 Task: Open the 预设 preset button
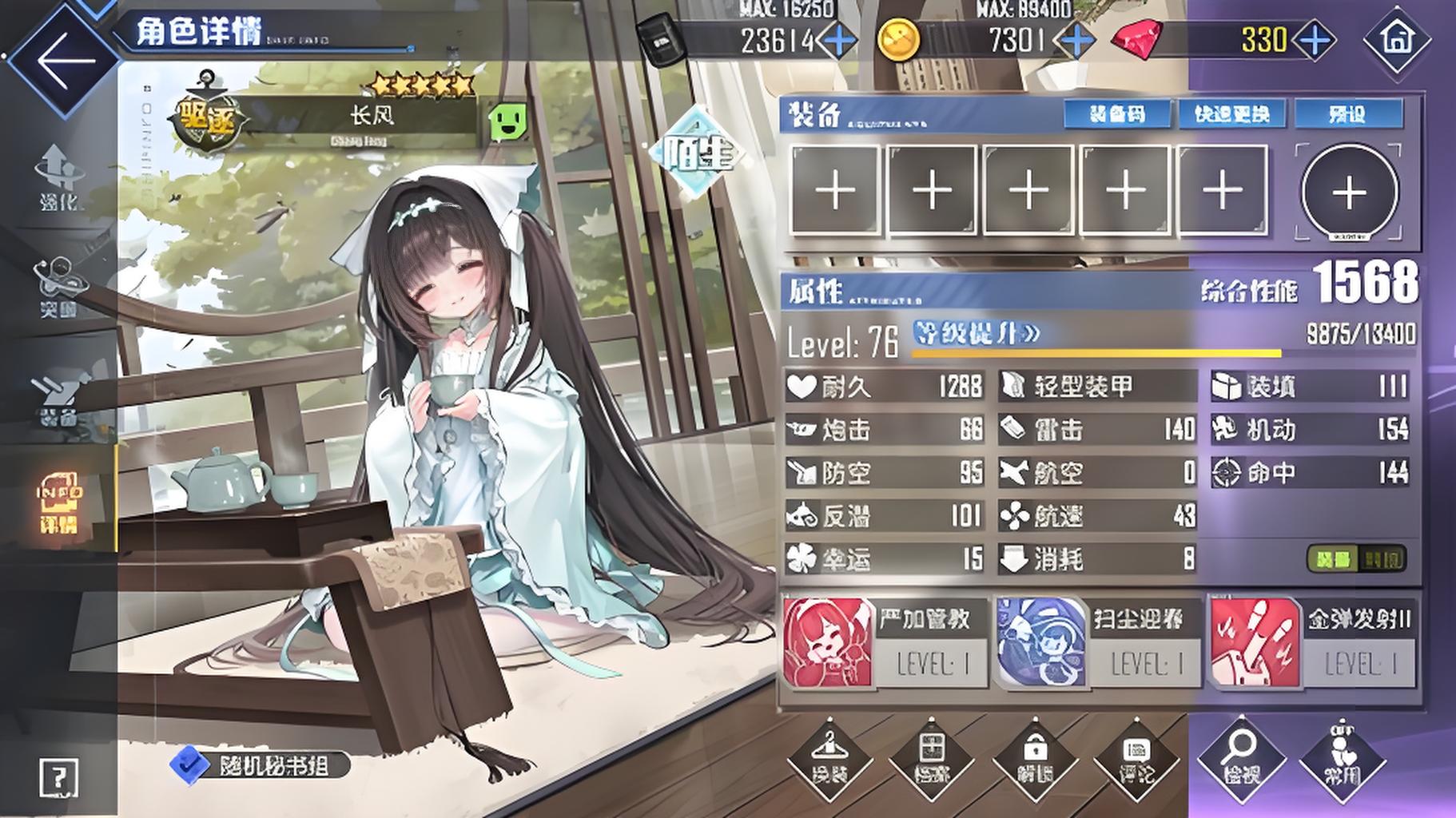1348,114
